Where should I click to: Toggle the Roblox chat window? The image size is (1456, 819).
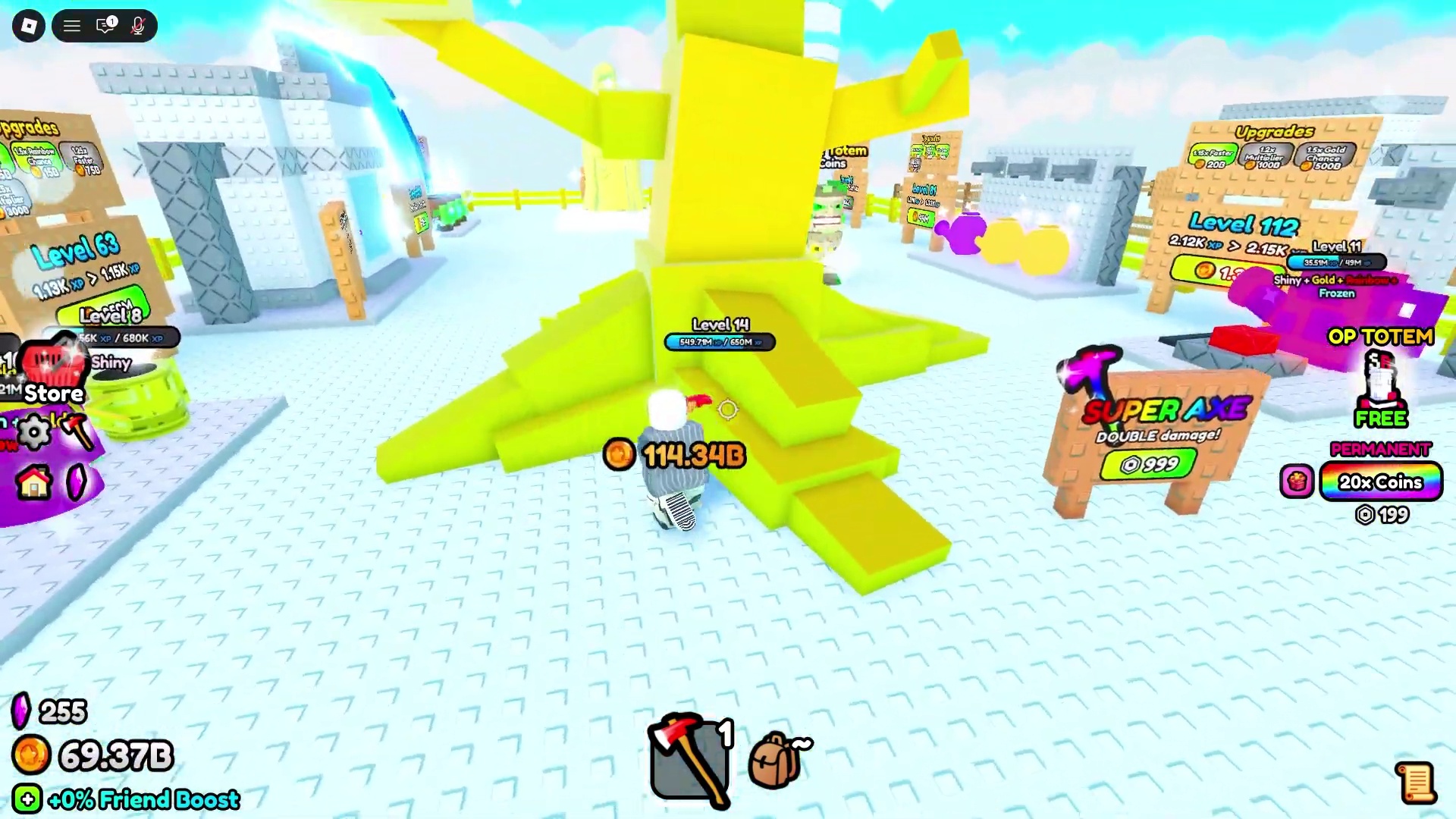tap(105, 27)
